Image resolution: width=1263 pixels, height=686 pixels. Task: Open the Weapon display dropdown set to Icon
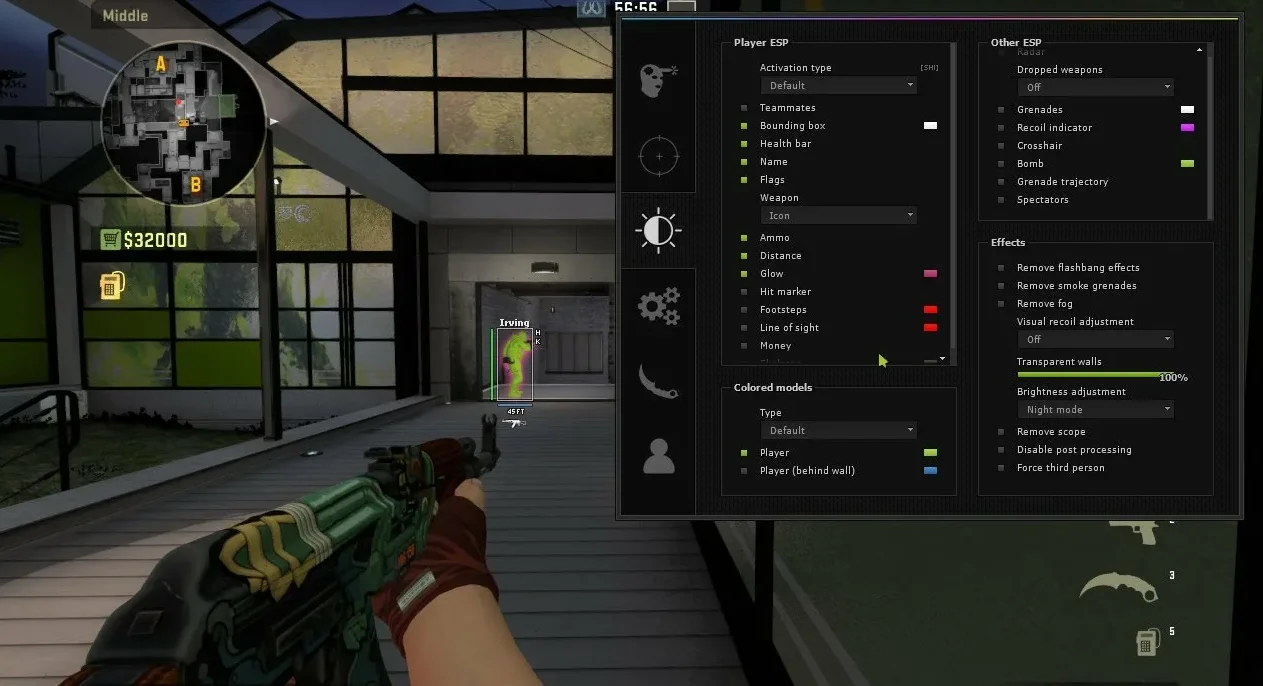coord(841,216)
